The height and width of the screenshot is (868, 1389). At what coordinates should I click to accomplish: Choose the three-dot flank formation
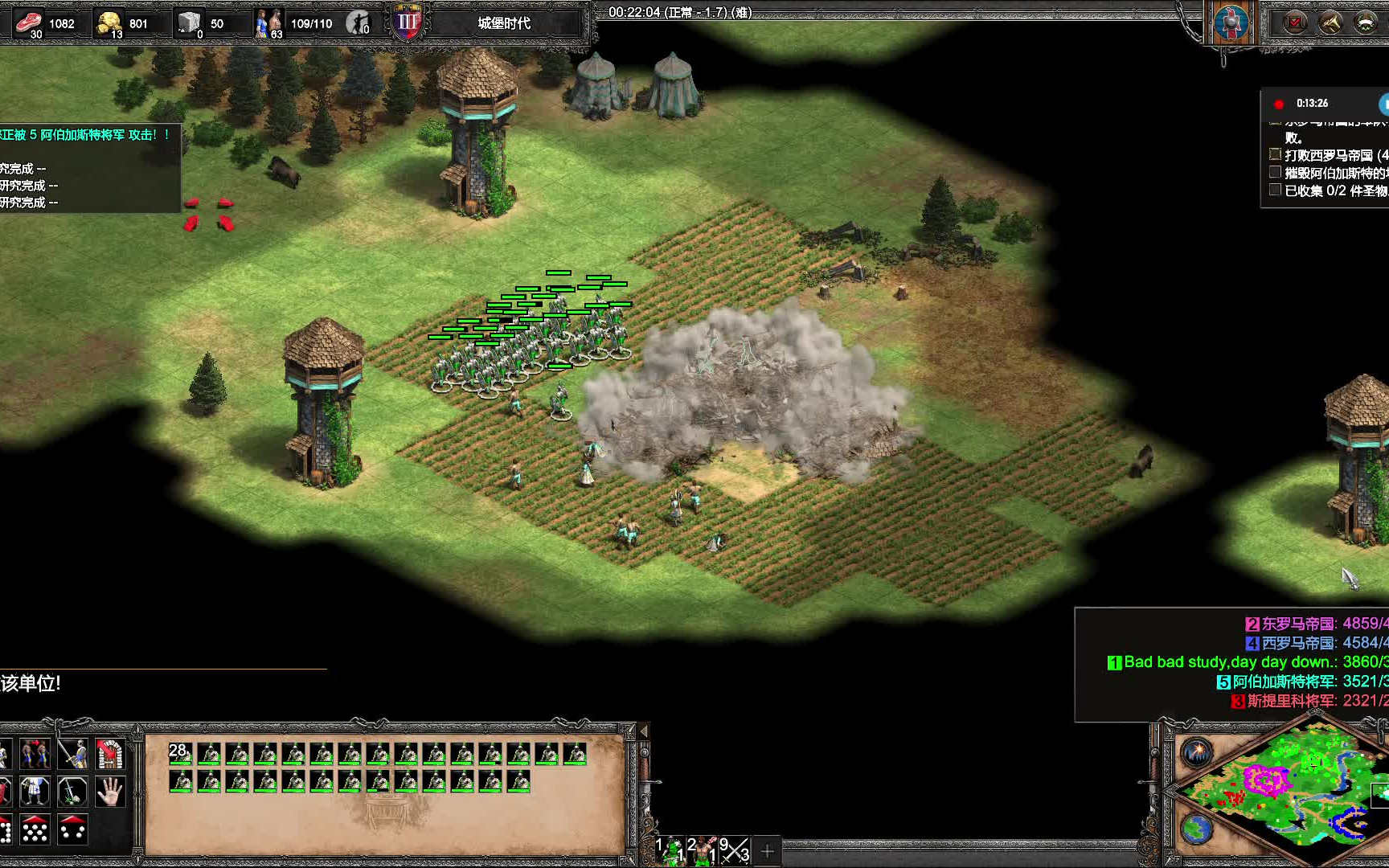click(72, 829)
